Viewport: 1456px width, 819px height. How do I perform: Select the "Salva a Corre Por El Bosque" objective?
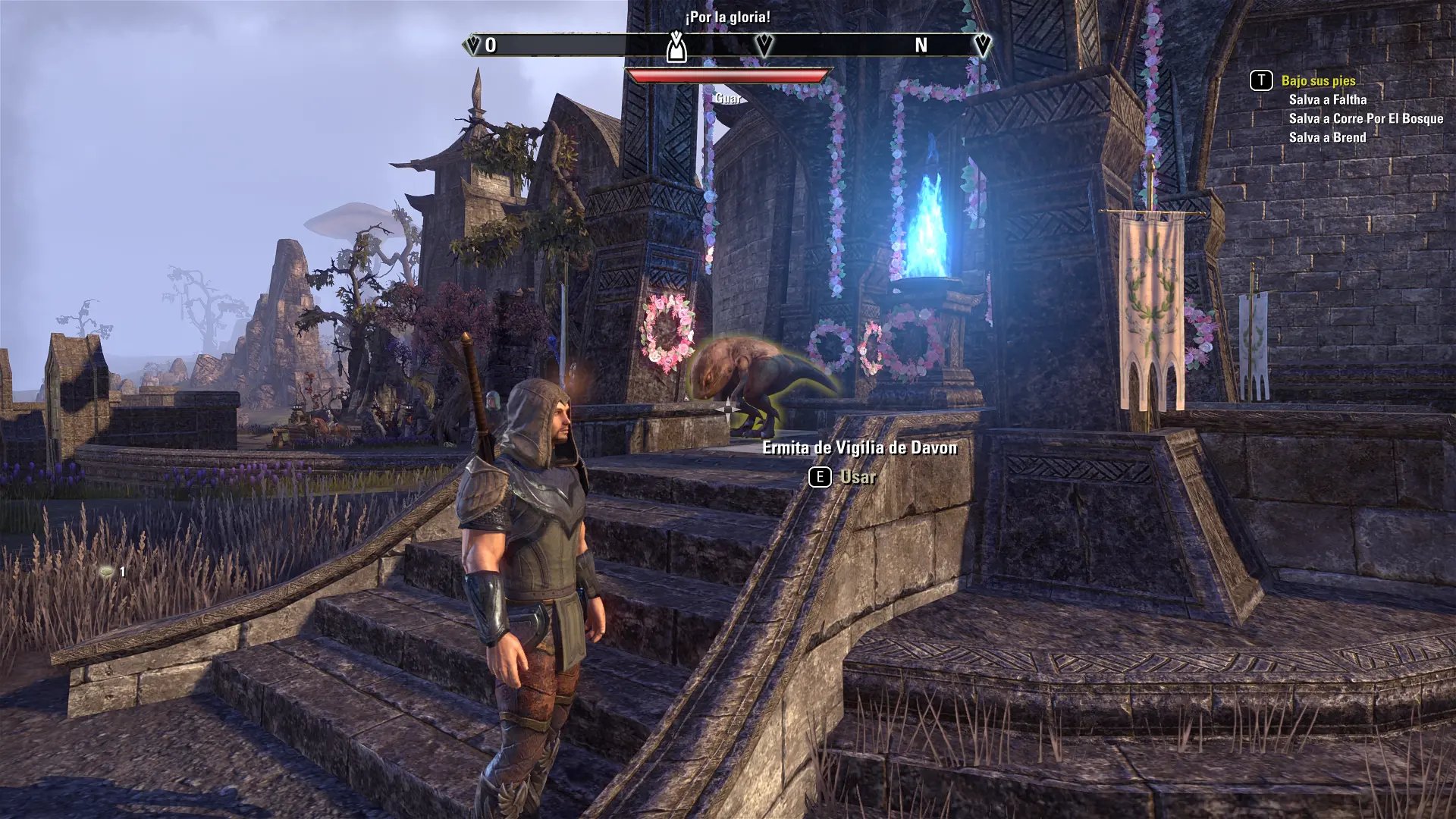click(1366, 118)
